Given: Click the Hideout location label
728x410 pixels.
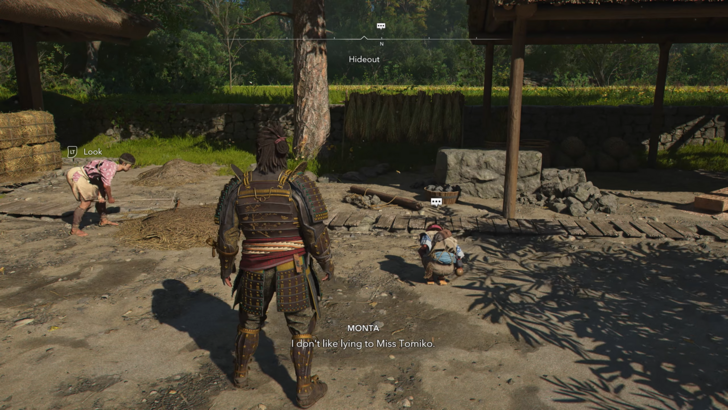Looking at the screenshot, I should (x=364, y=60).
